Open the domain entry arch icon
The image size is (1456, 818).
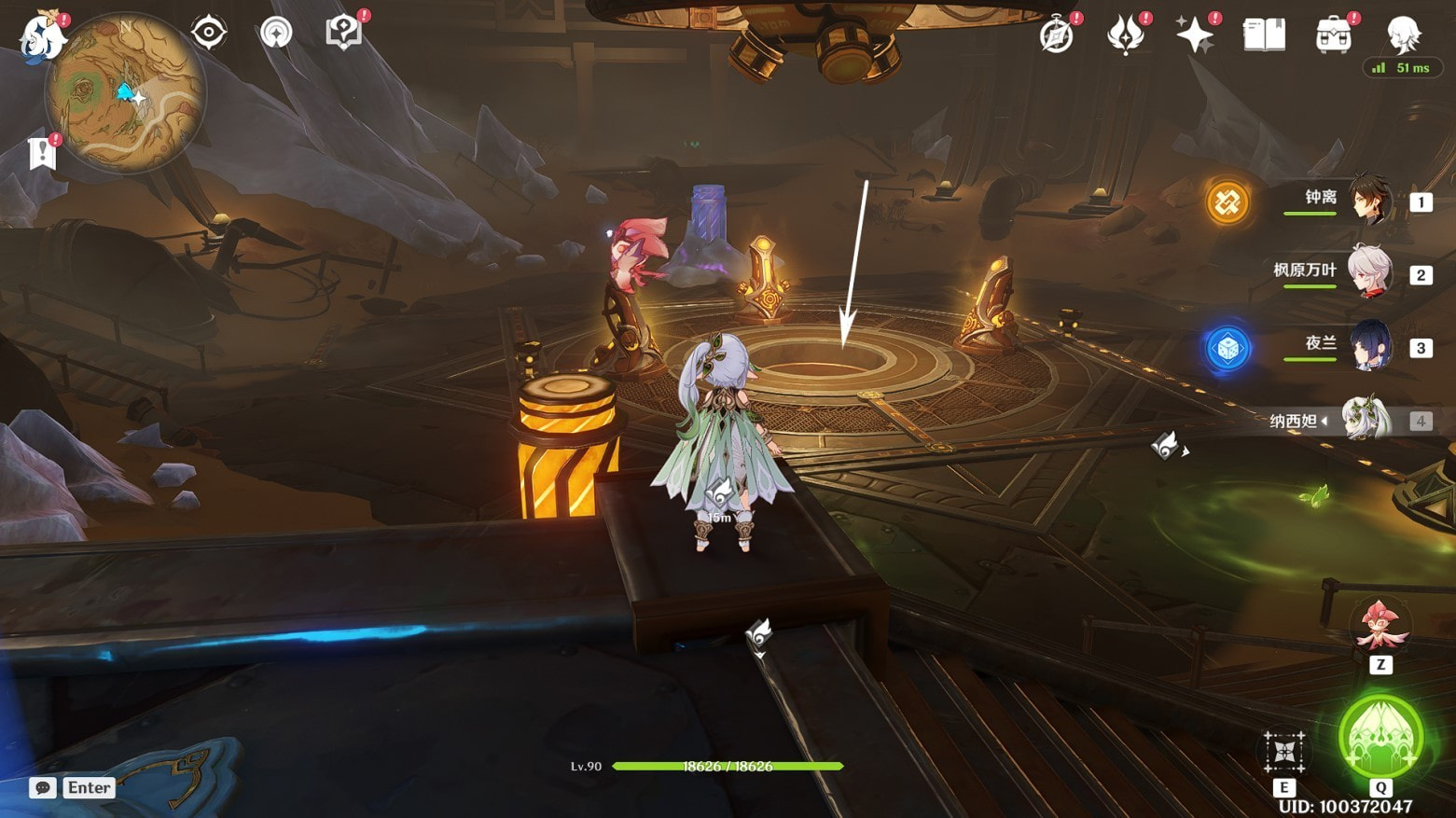click(x=275, y=33)
